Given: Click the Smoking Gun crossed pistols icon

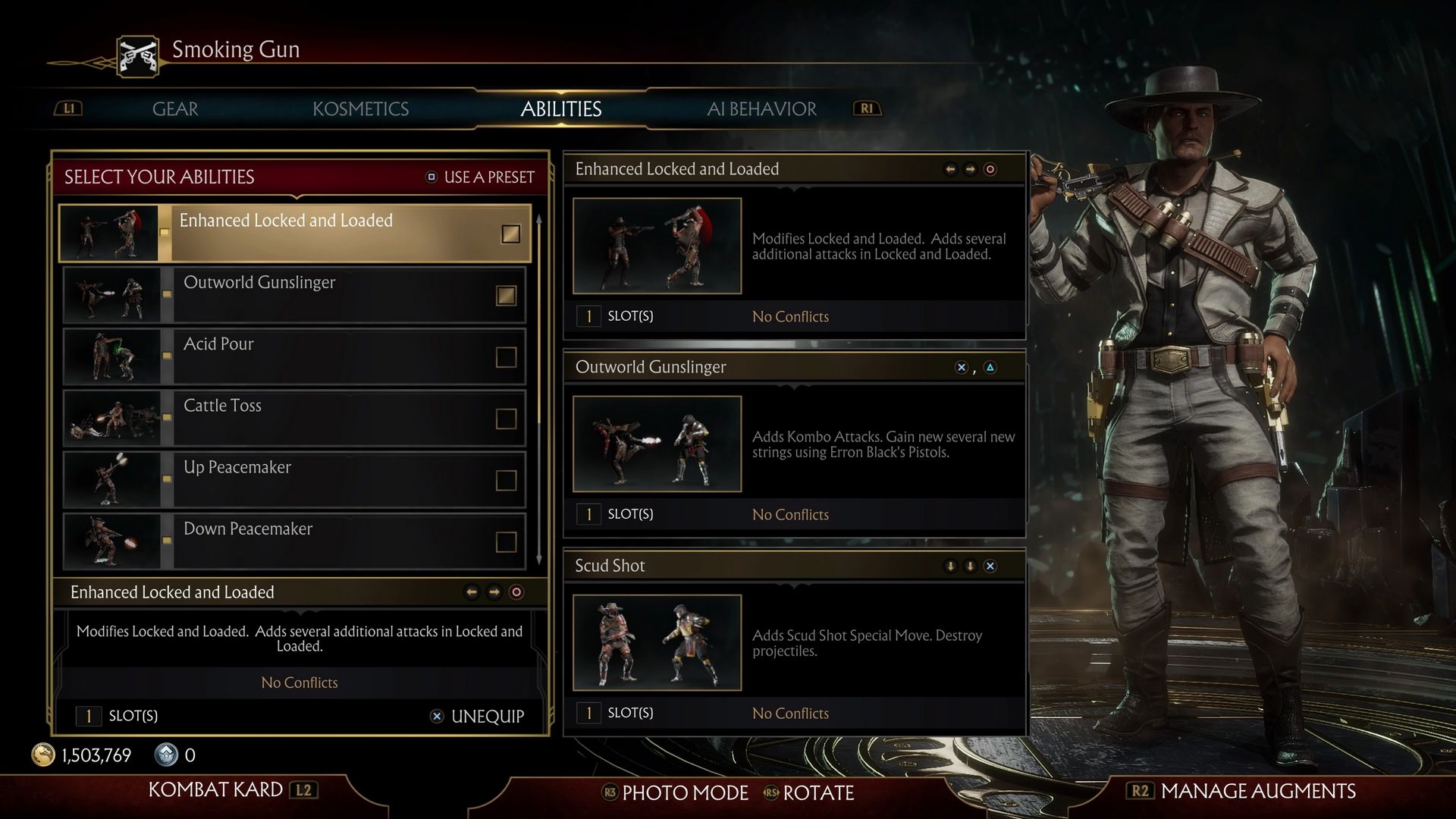Looking at the screenshot, I should point(138,56).
